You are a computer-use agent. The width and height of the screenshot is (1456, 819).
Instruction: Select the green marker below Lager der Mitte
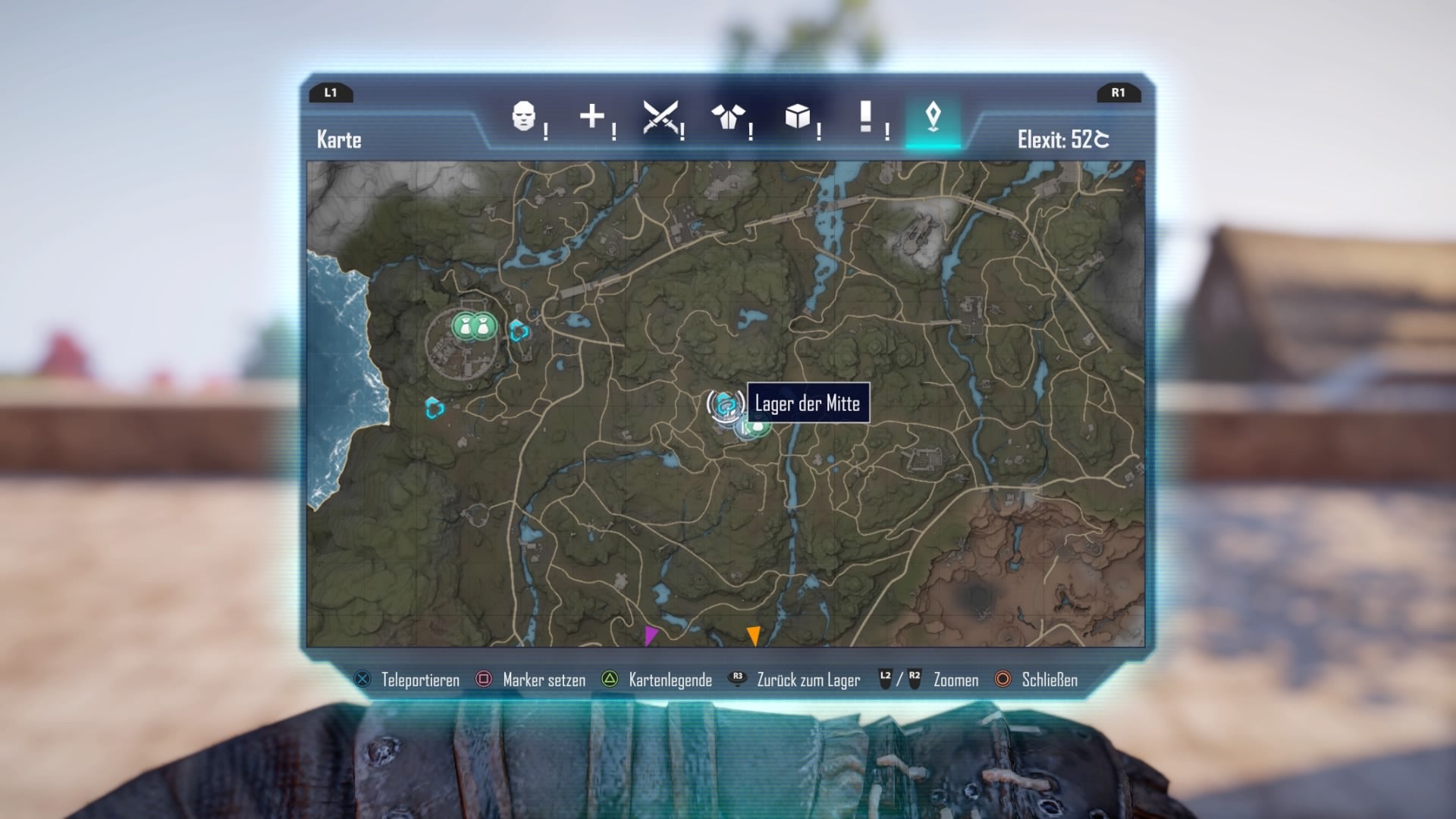tap(756, 428)
